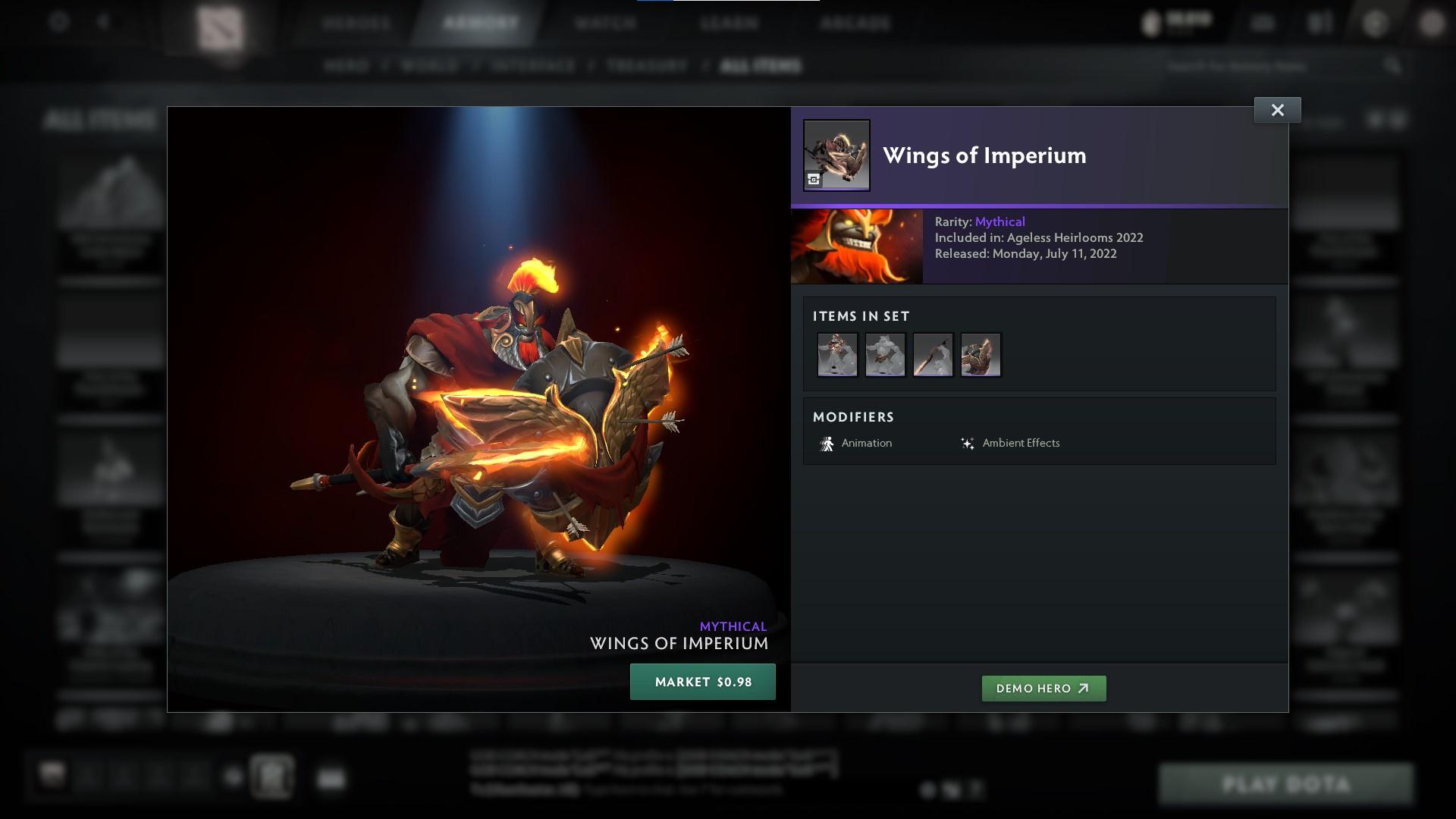Click the Animation modifier icon
Screen dimensions: 1456x819
tap(827, 443)
